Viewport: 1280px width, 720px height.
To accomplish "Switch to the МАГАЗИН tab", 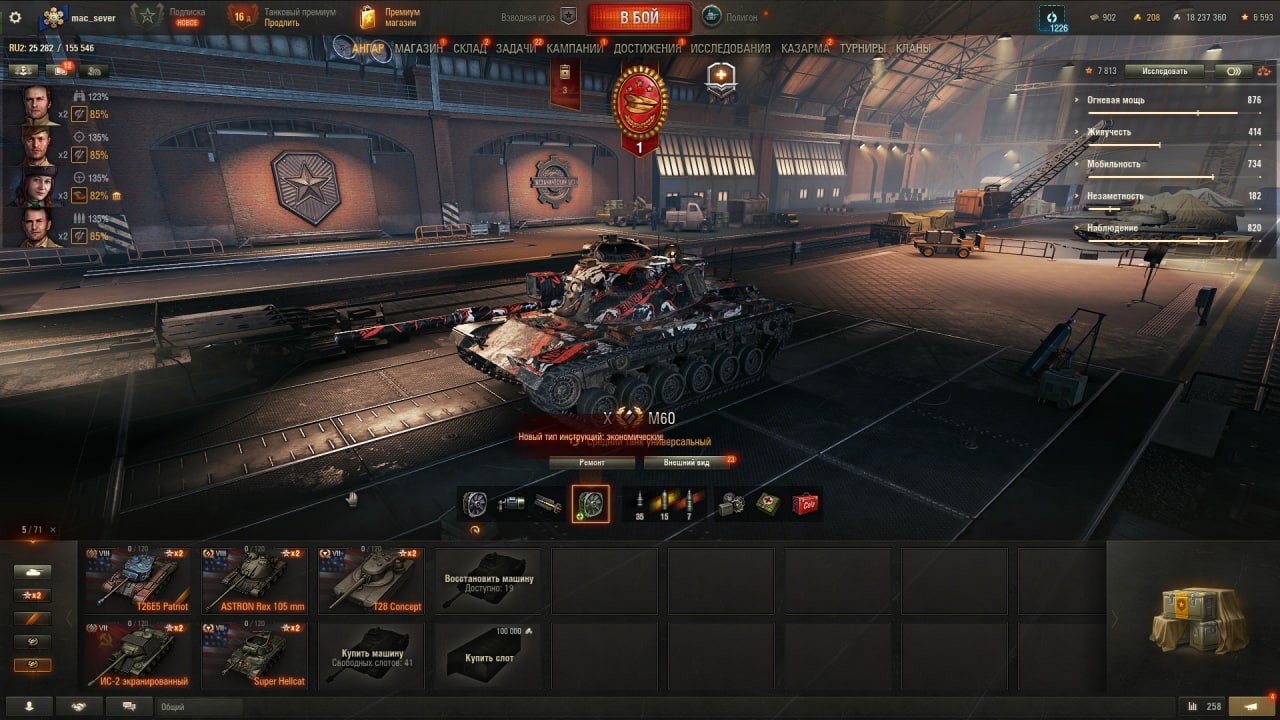I will 418,48.
